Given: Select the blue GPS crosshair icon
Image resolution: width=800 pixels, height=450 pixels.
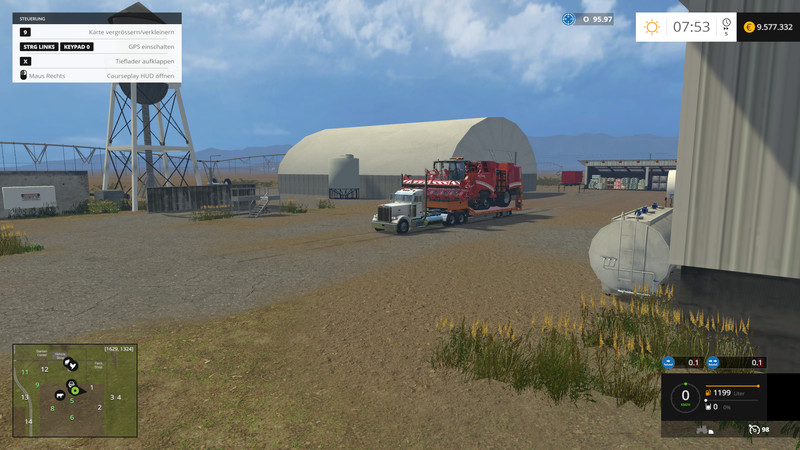Looking at the screenshot, I should 570,19.
